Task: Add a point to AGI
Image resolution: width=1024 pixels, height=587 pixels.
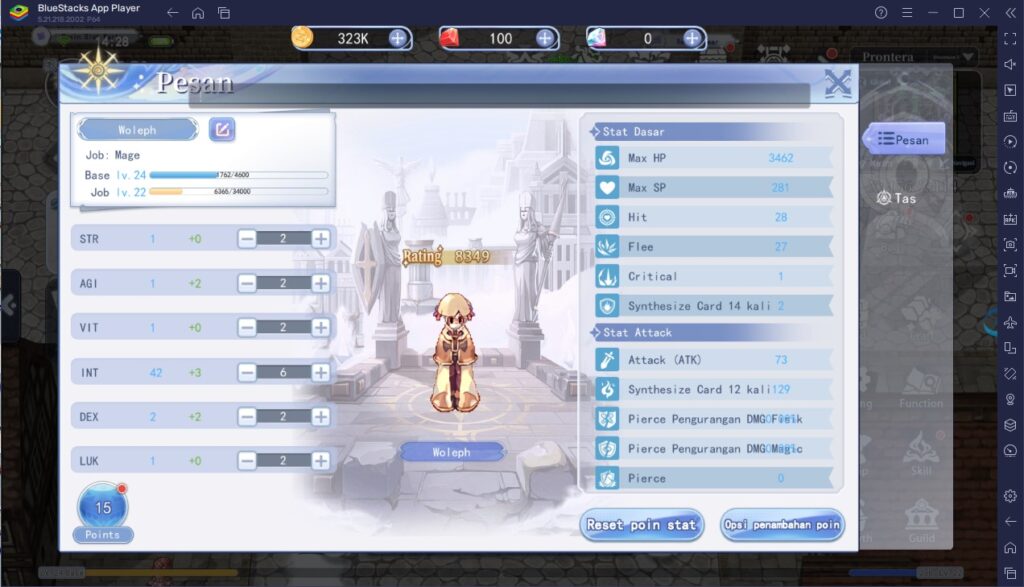Action: point(320,283)
